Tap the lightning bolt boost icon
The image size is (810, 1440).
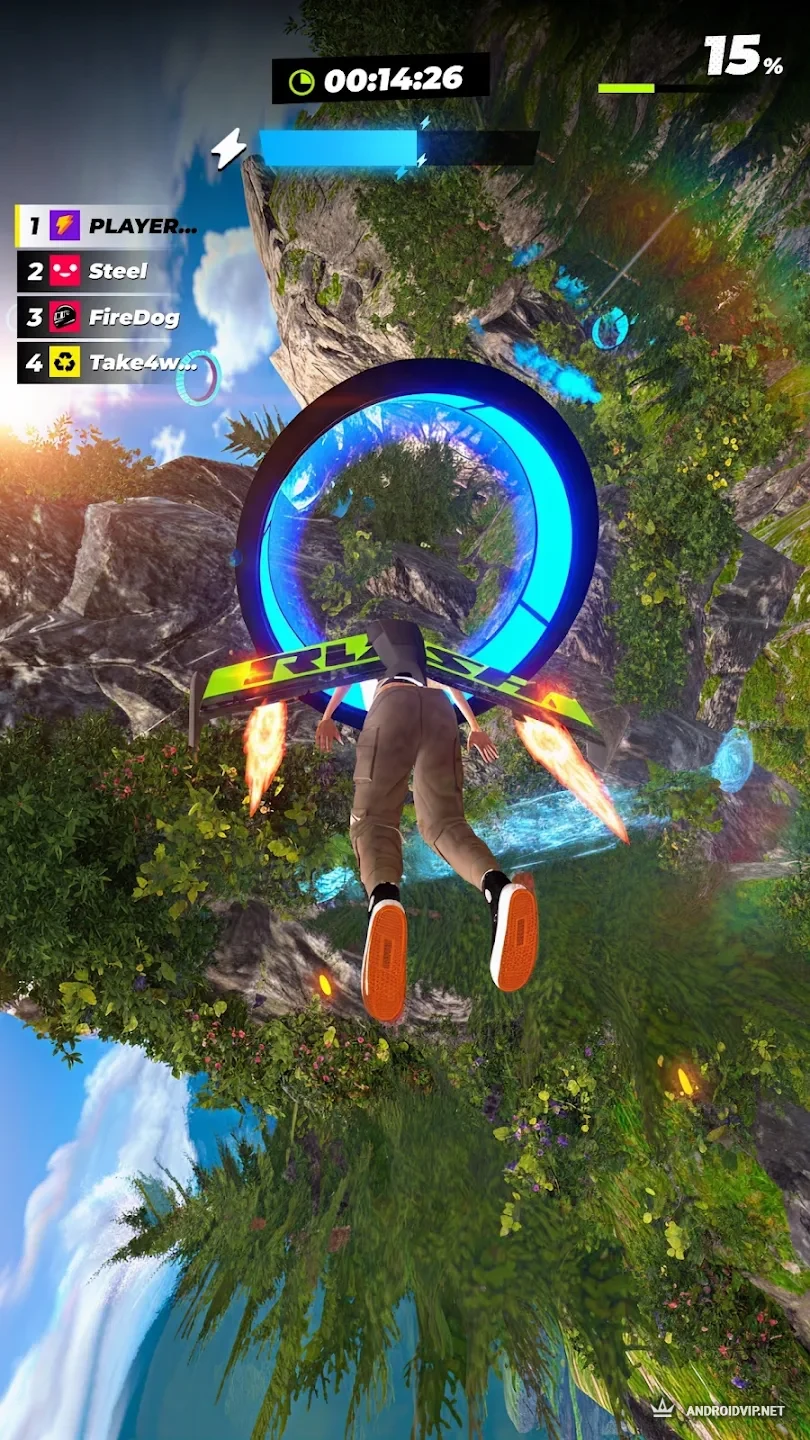(228, 149)
